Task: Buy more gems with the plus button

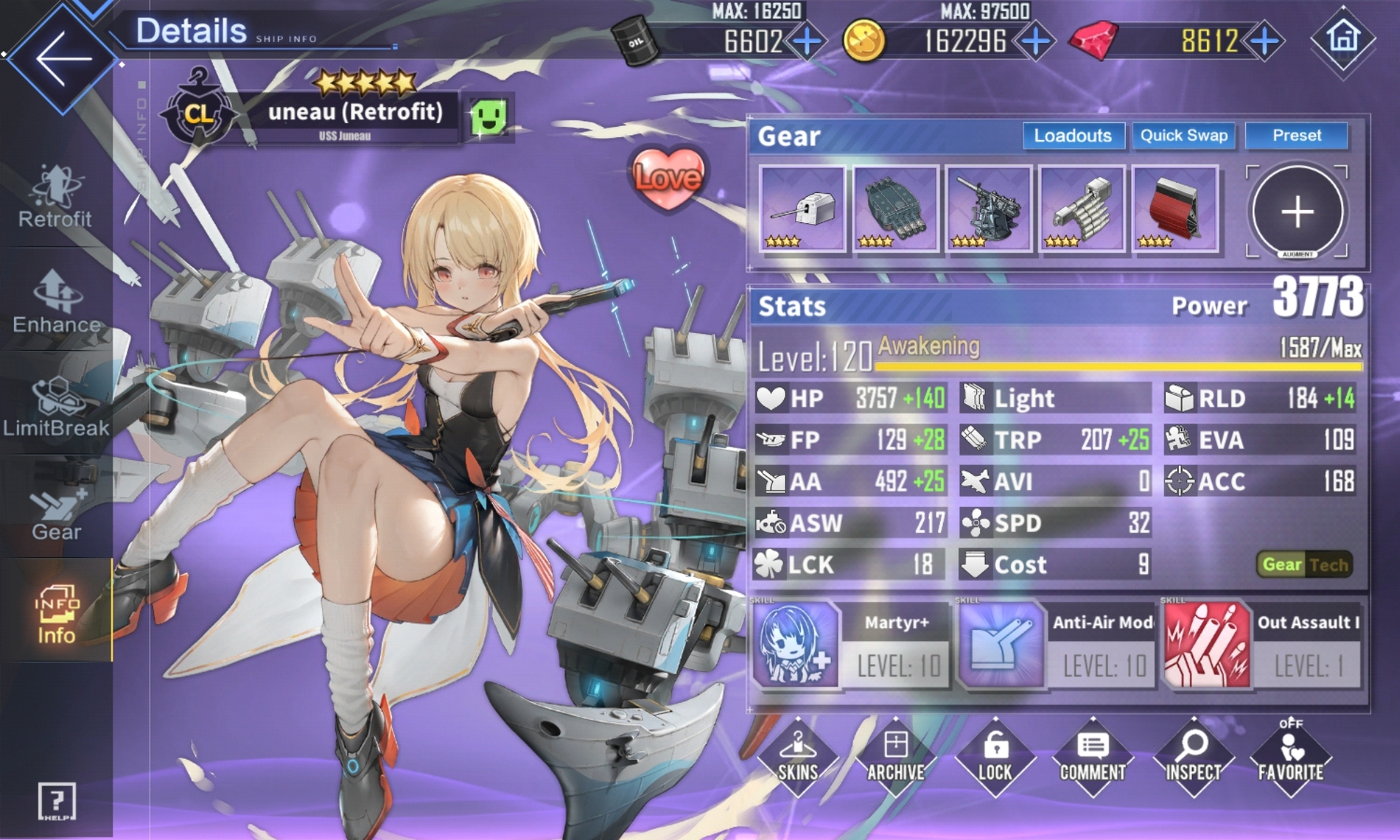Action: coord(1265,41)
